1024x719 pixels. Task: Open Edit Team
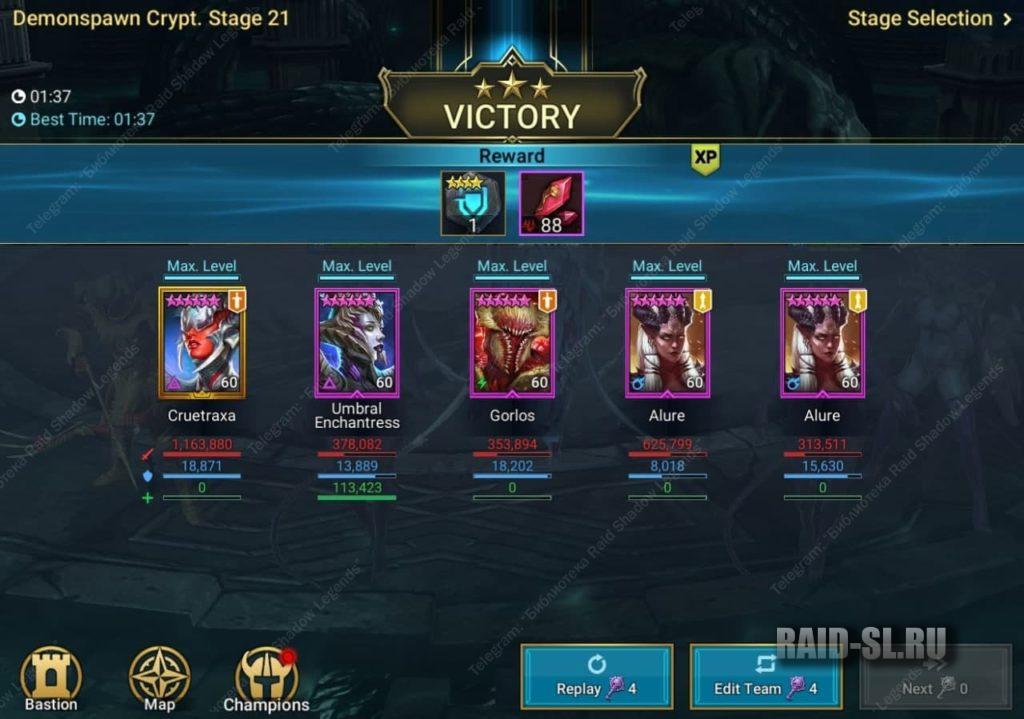tap(765, 677)
